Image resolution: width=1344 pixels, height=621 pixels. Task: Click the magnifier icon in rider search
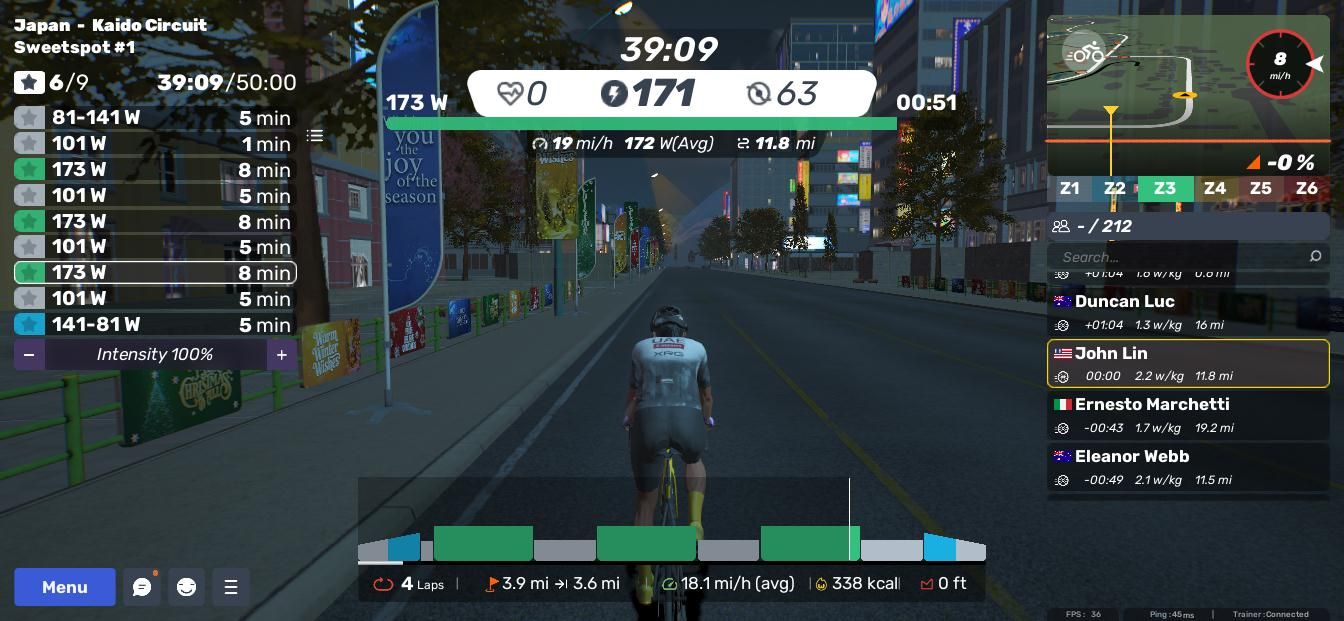(x=1315, y=257)
